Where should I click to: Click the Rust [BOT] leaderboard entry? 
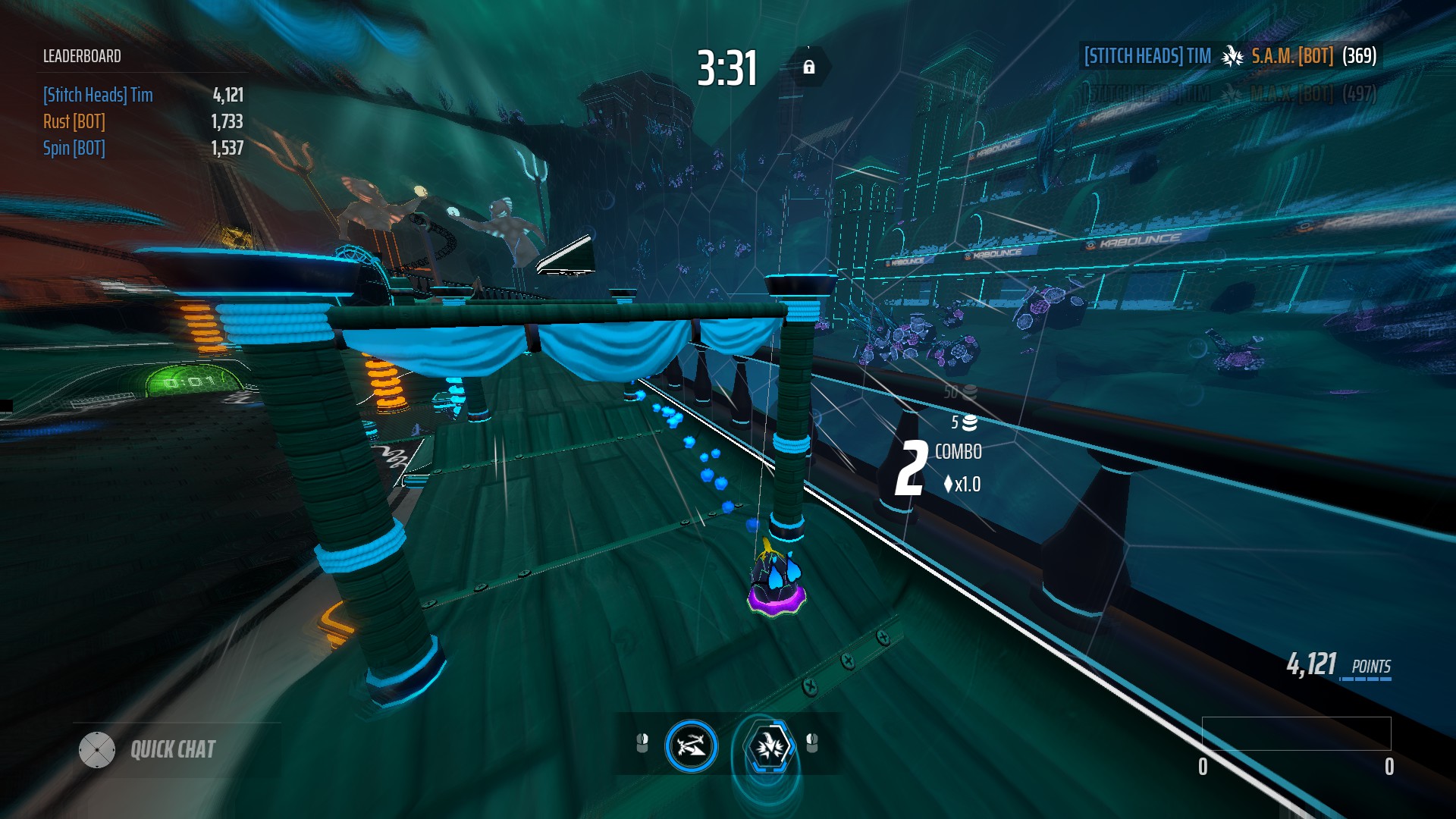coord(74,121)
